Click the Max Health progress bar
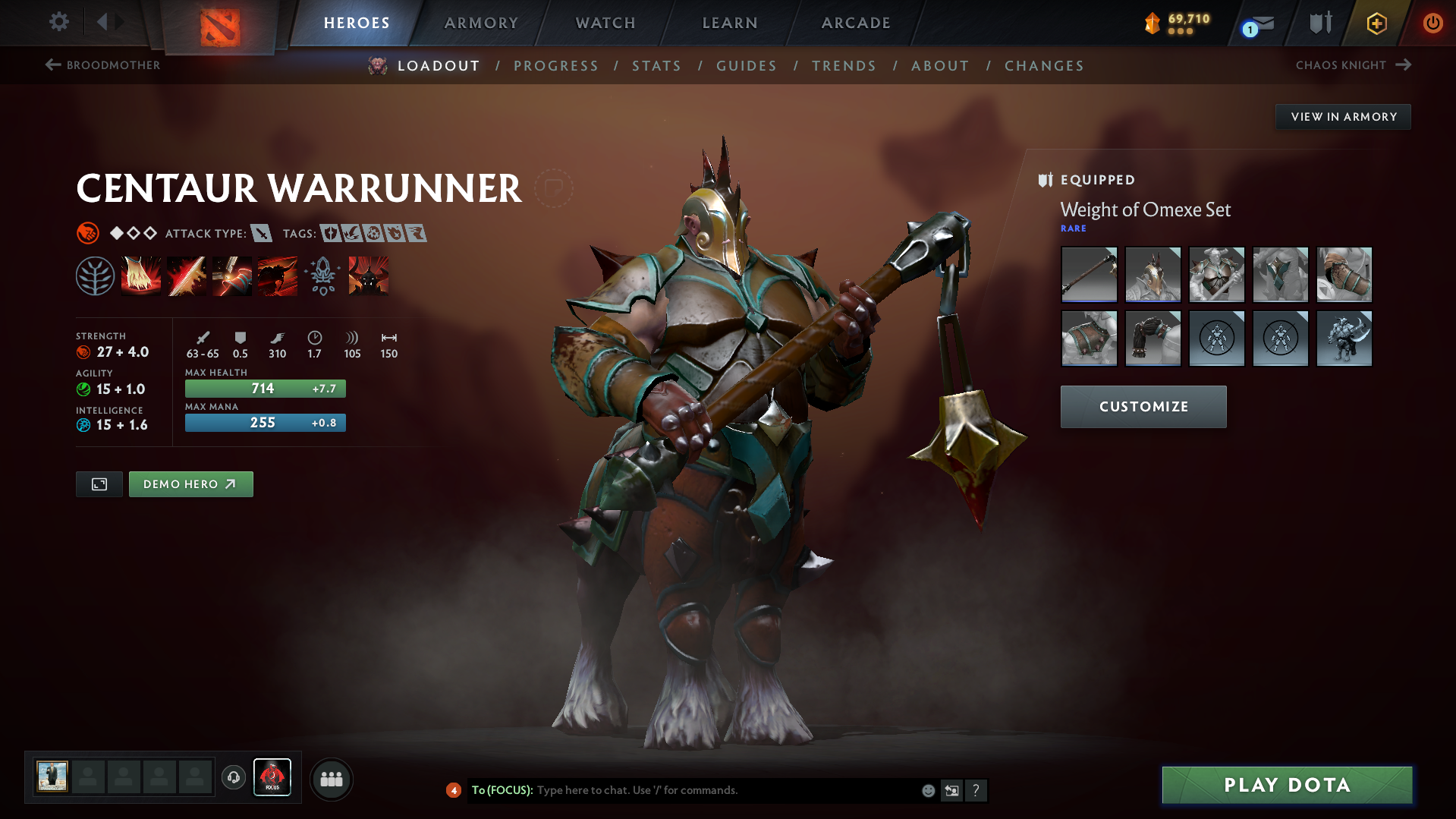 coord(265,388)
